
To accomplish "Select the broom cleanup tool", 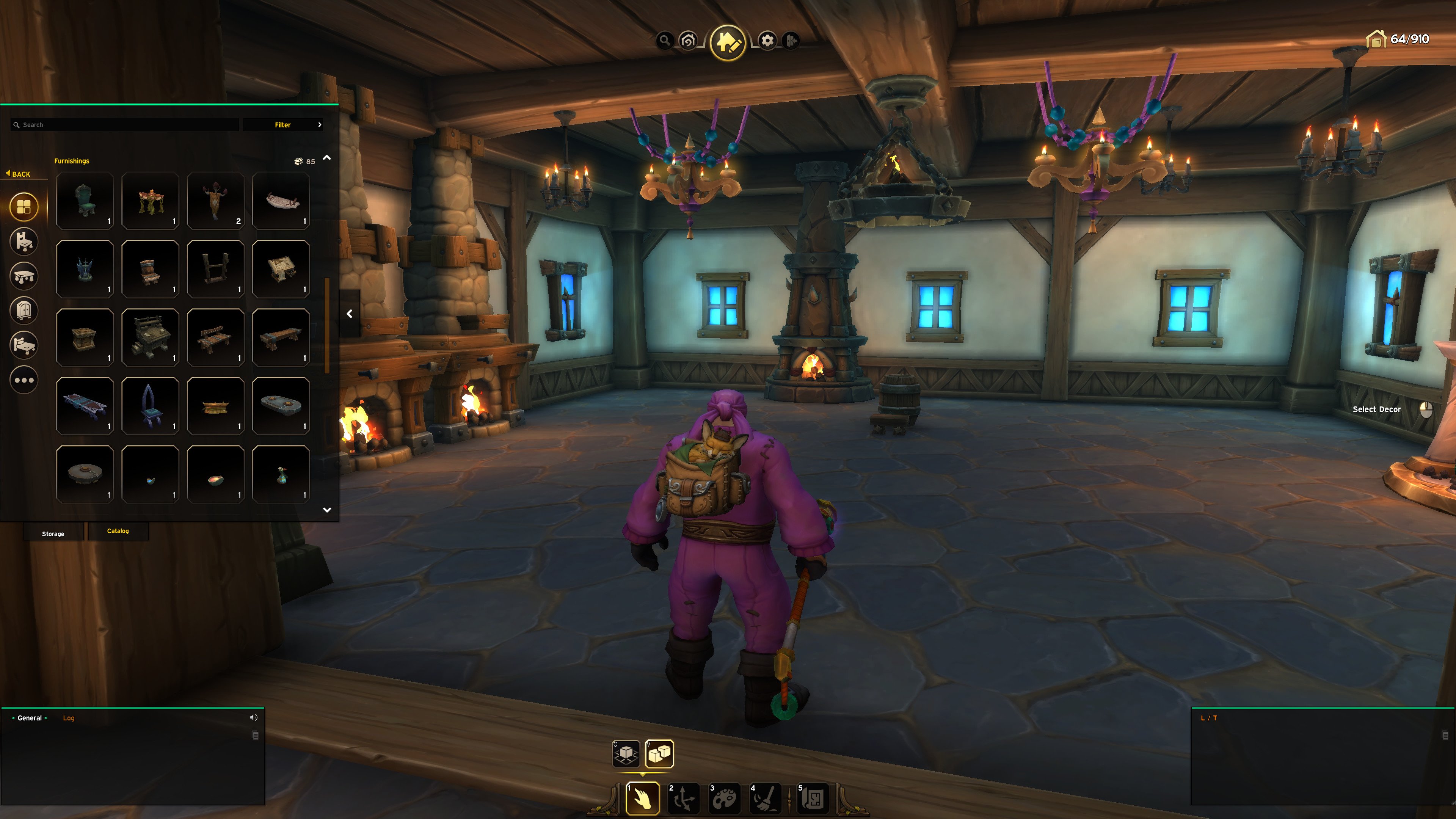I will (765, 798).
